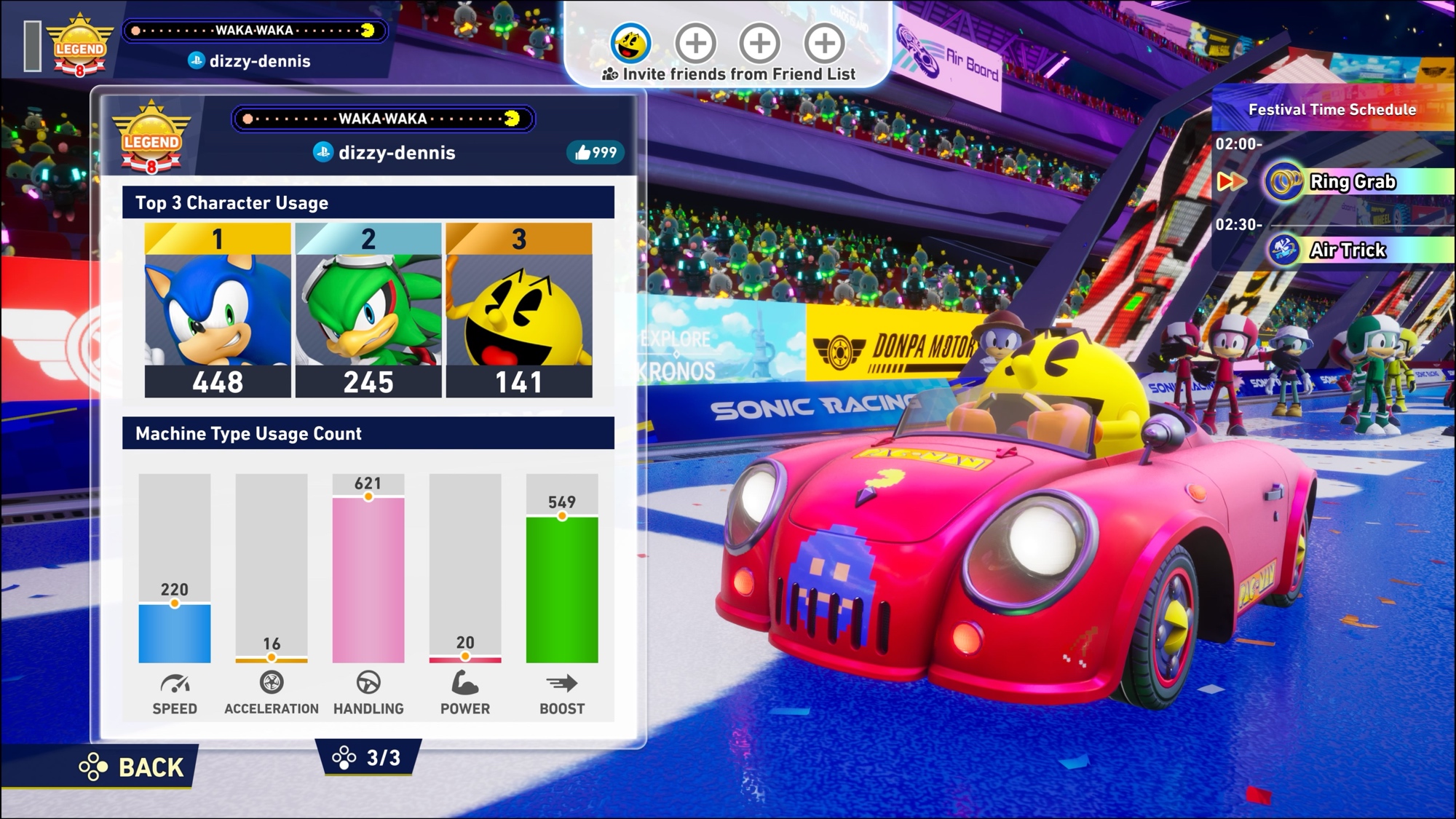Click the Pac-Man party member icon

pyautogui.click(x=630, y=43)
